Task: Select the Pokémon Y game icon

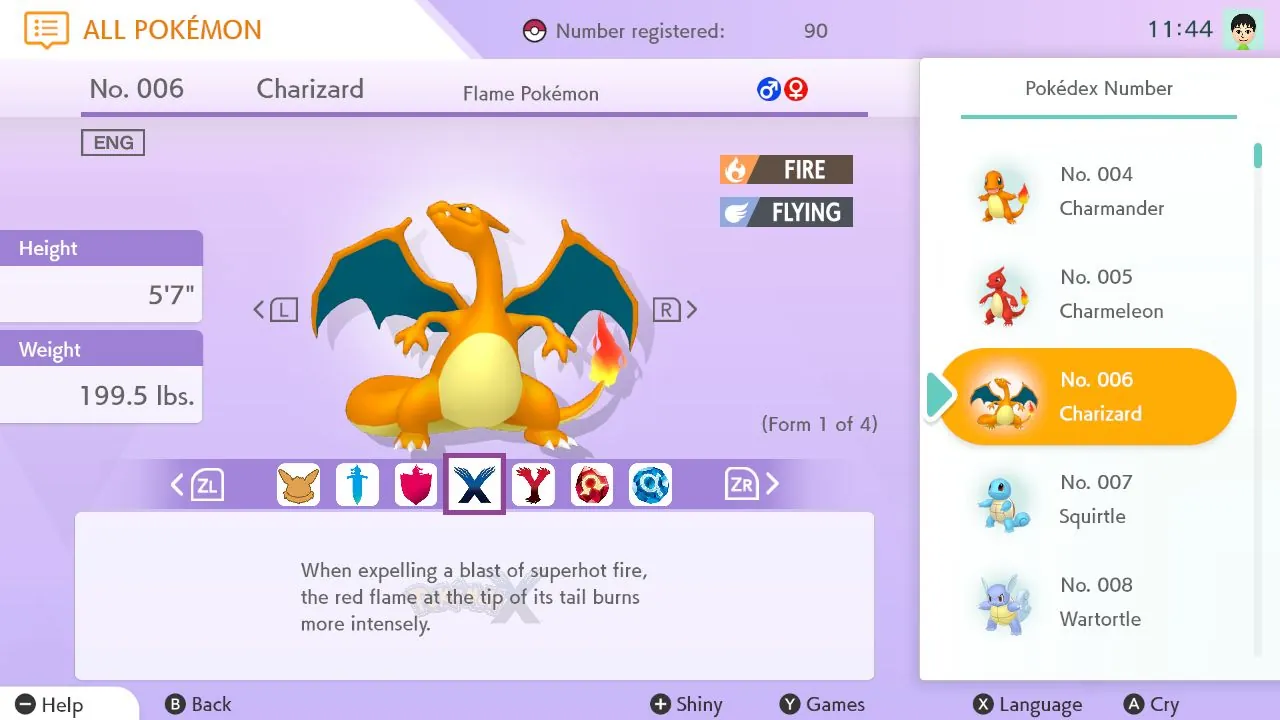Action: pos(533,484)
